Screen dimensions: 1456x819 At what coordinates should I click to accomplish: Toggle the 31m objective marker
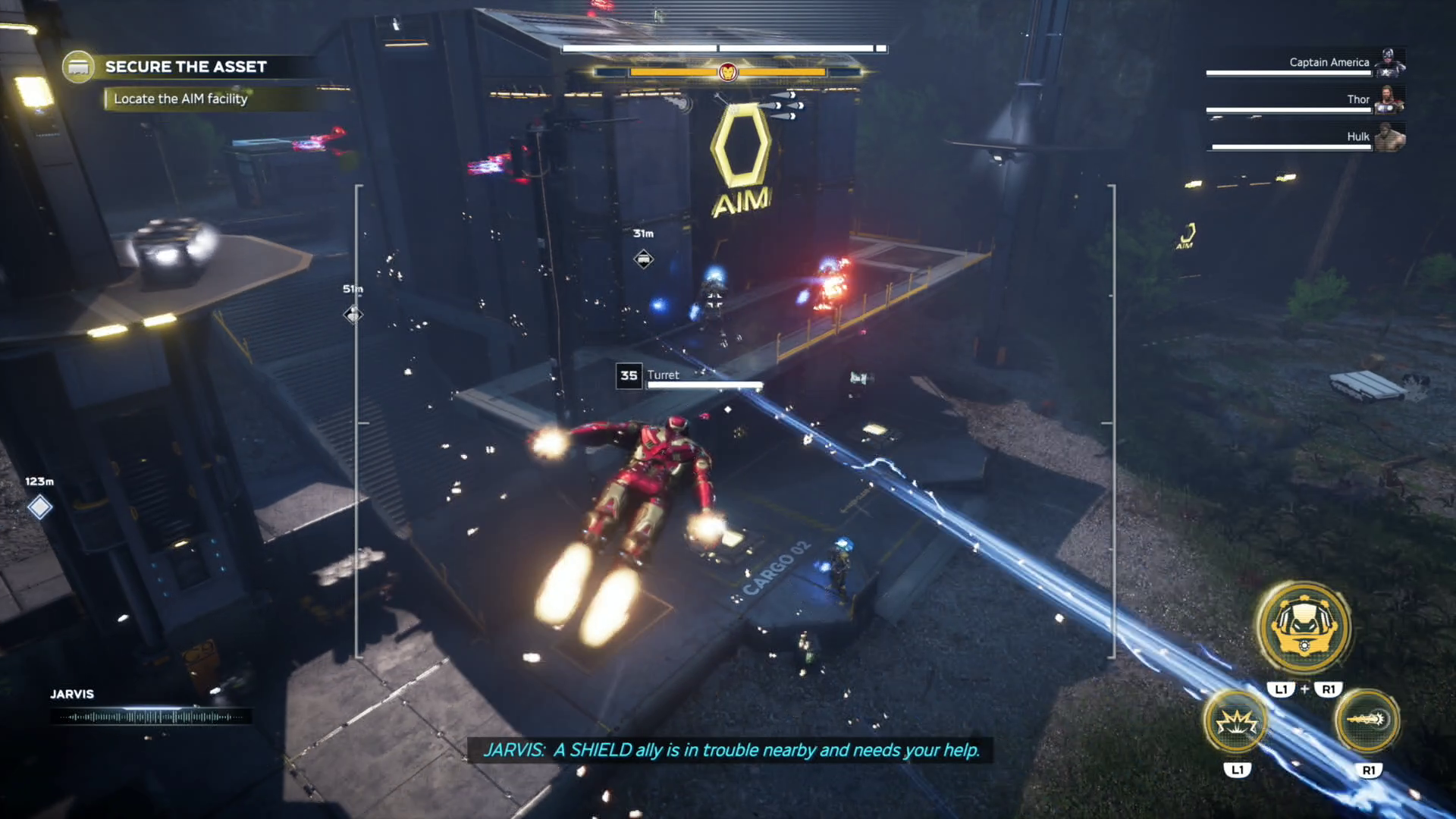(643, 259)
